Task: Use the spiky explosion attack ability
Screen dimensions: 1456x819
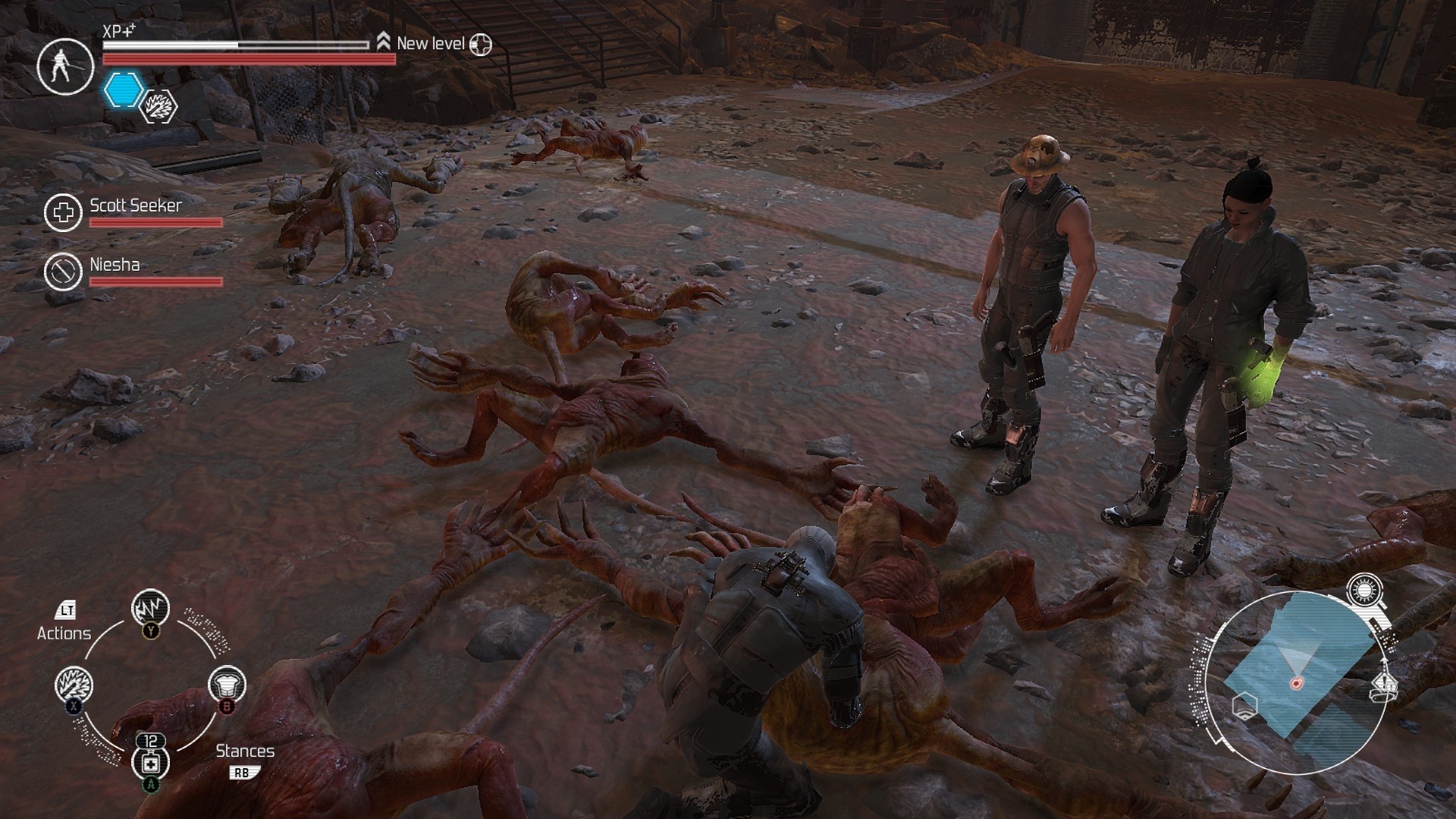Action: 74,686
